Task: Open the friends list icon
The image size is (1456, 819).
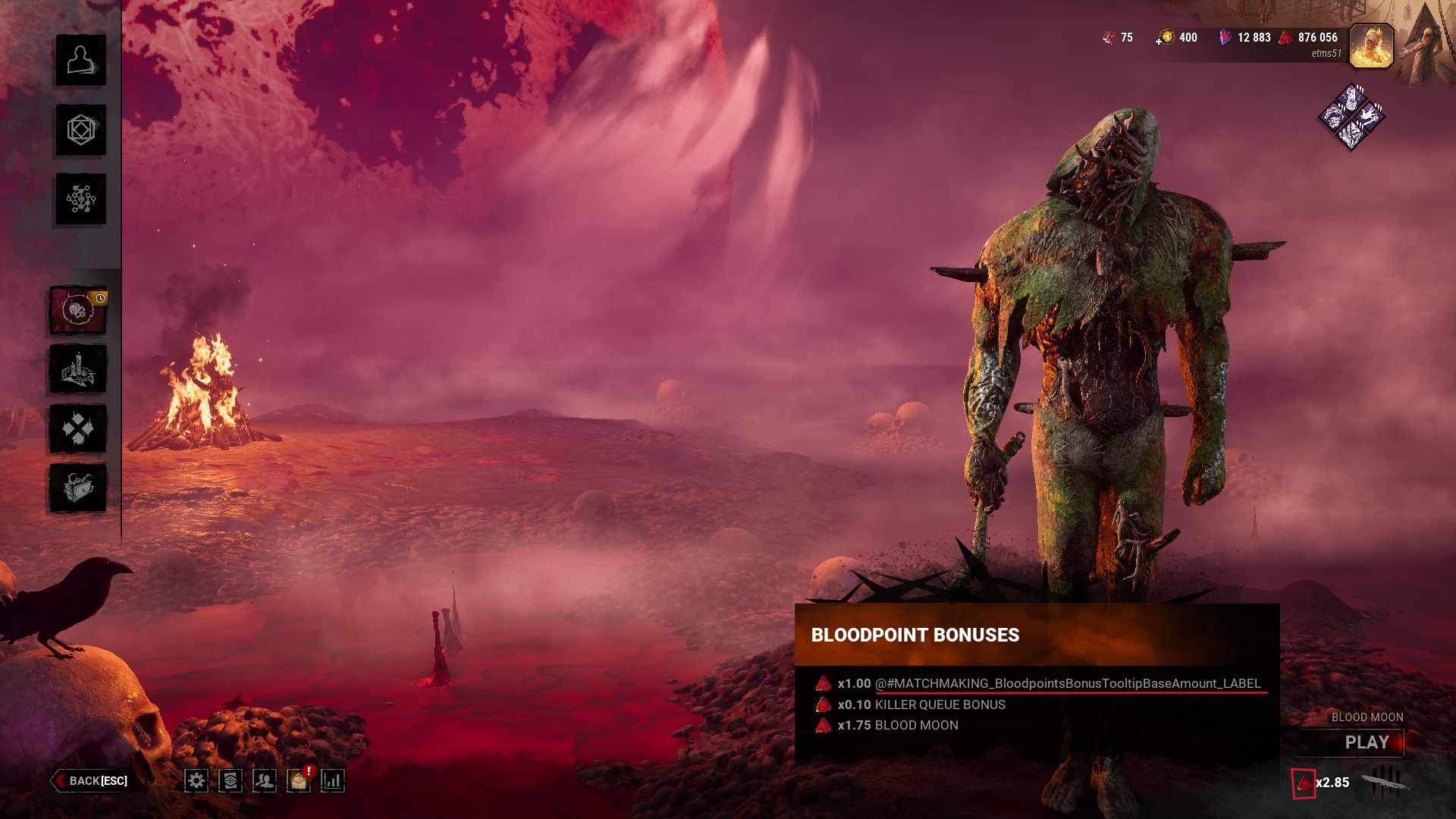Action: point(265,780)
